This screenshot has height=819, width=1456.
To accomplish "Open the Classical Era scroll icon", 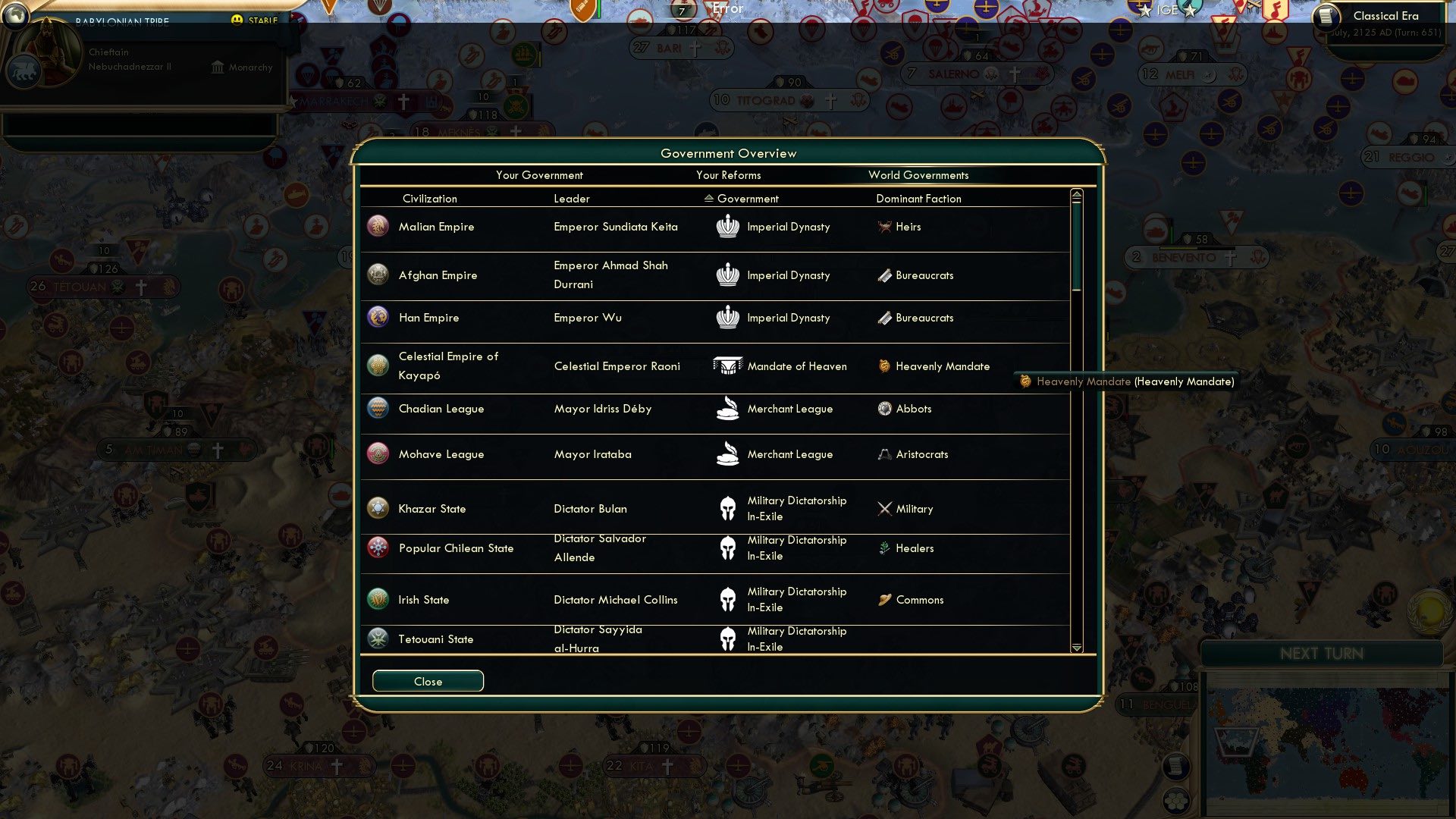I will 1328,15.
